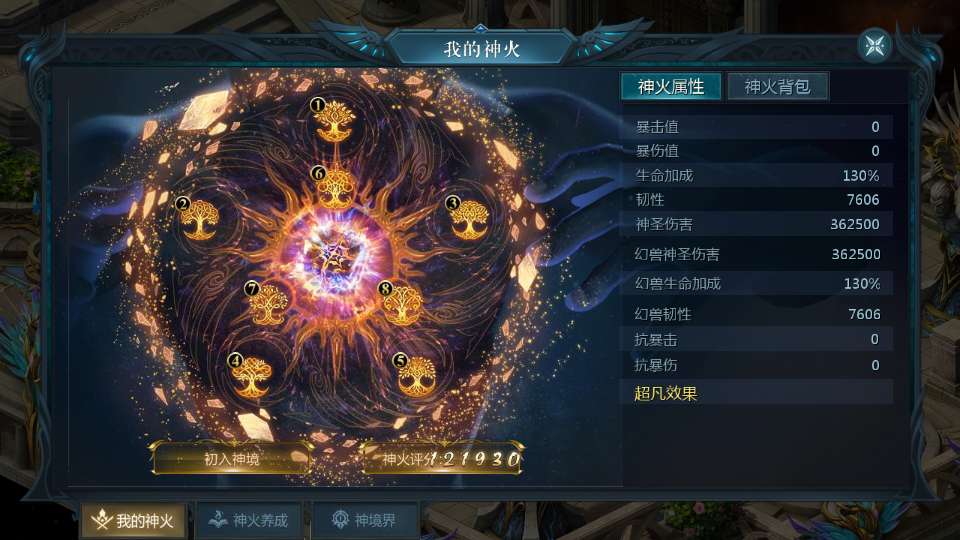This screenshot has height=540, width=960.
Task: Open the 神火背包 tab
Action: coord(777,87)
